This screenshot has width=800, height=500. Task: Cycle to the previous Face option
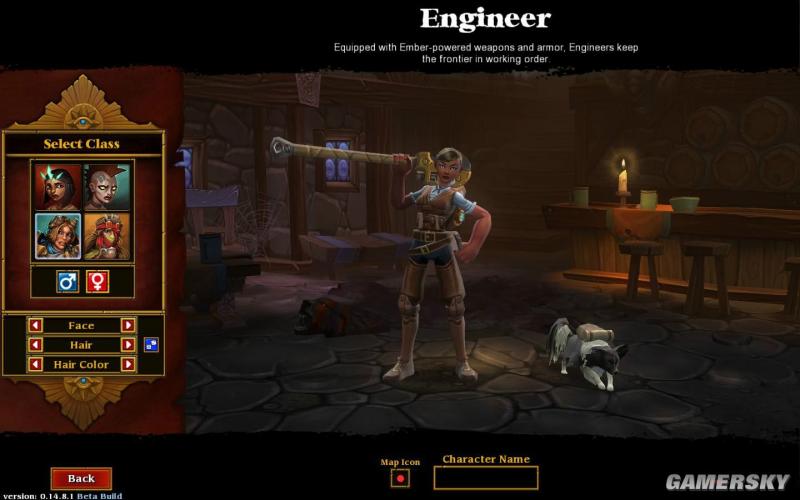tap(35, 325)
